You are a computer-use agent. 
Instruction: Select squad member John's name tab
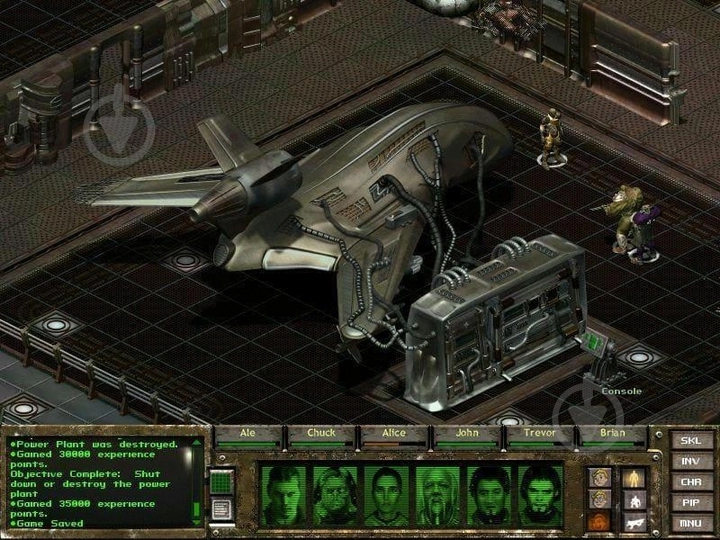465,434
